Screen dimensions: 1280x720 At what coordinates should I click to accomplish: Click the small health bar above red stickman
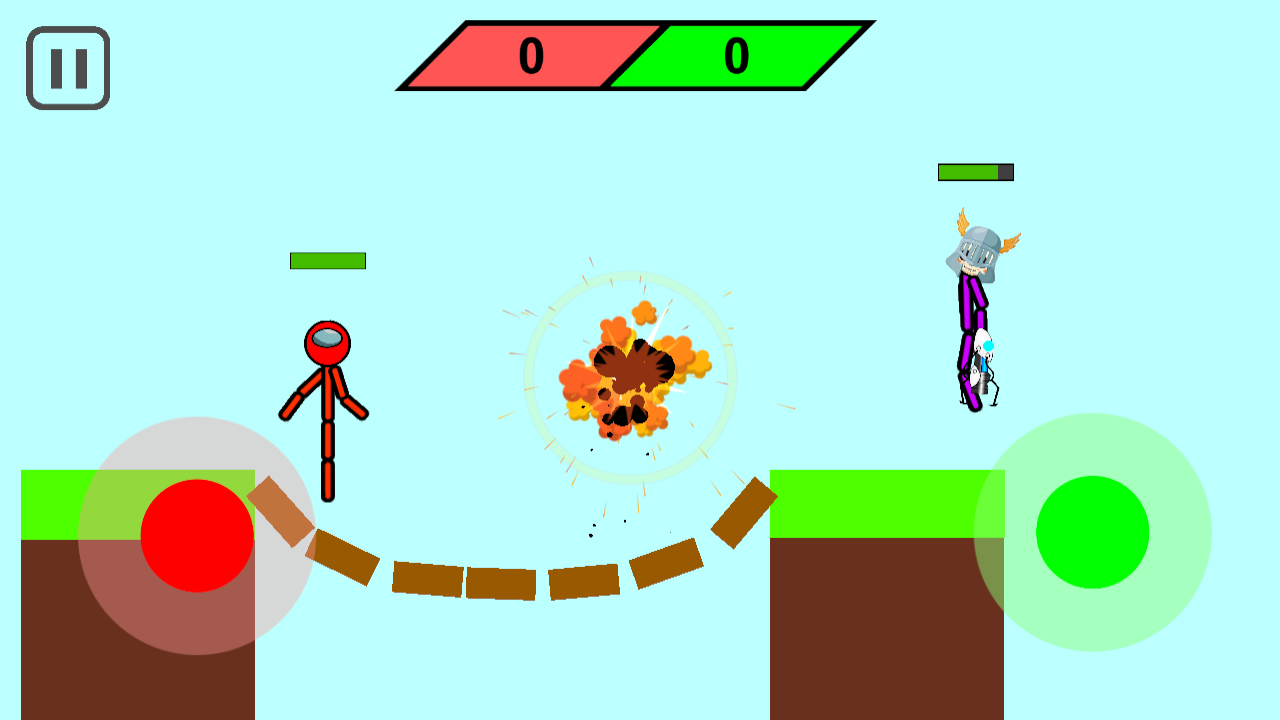pos(326,262)
